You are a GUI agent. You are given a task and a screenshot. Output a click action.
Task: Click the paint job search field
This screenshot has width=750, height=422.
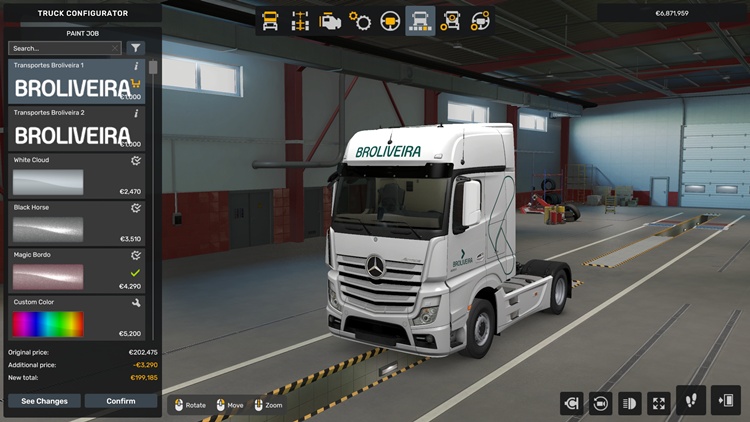coord(62,48)
